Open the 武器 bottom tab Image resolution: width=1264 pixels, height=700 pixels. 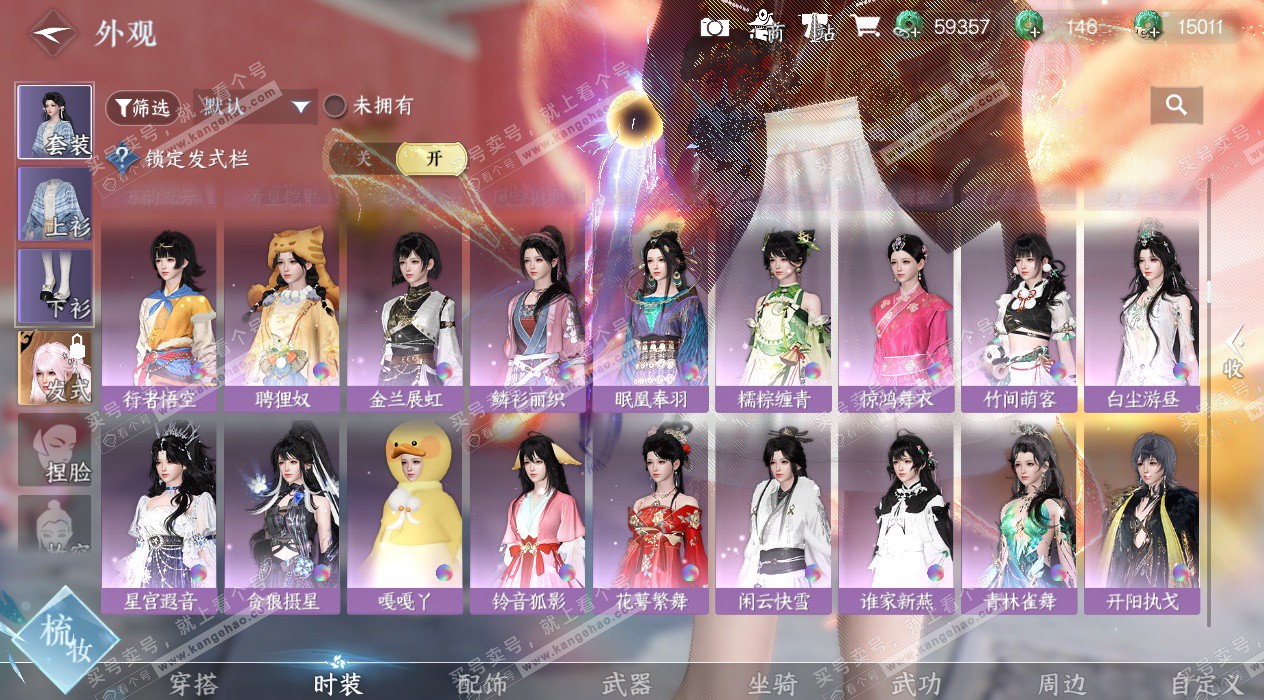coord(627,684)
